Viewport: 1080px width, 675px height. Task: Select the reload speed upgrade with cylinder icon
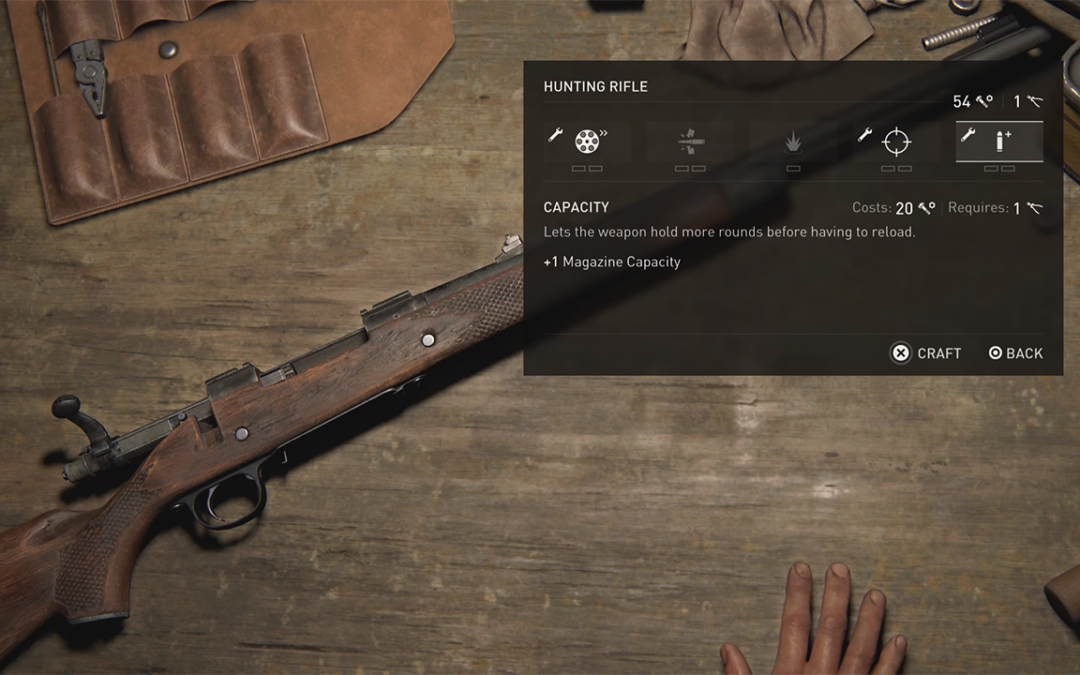click(x=587, y=142)
